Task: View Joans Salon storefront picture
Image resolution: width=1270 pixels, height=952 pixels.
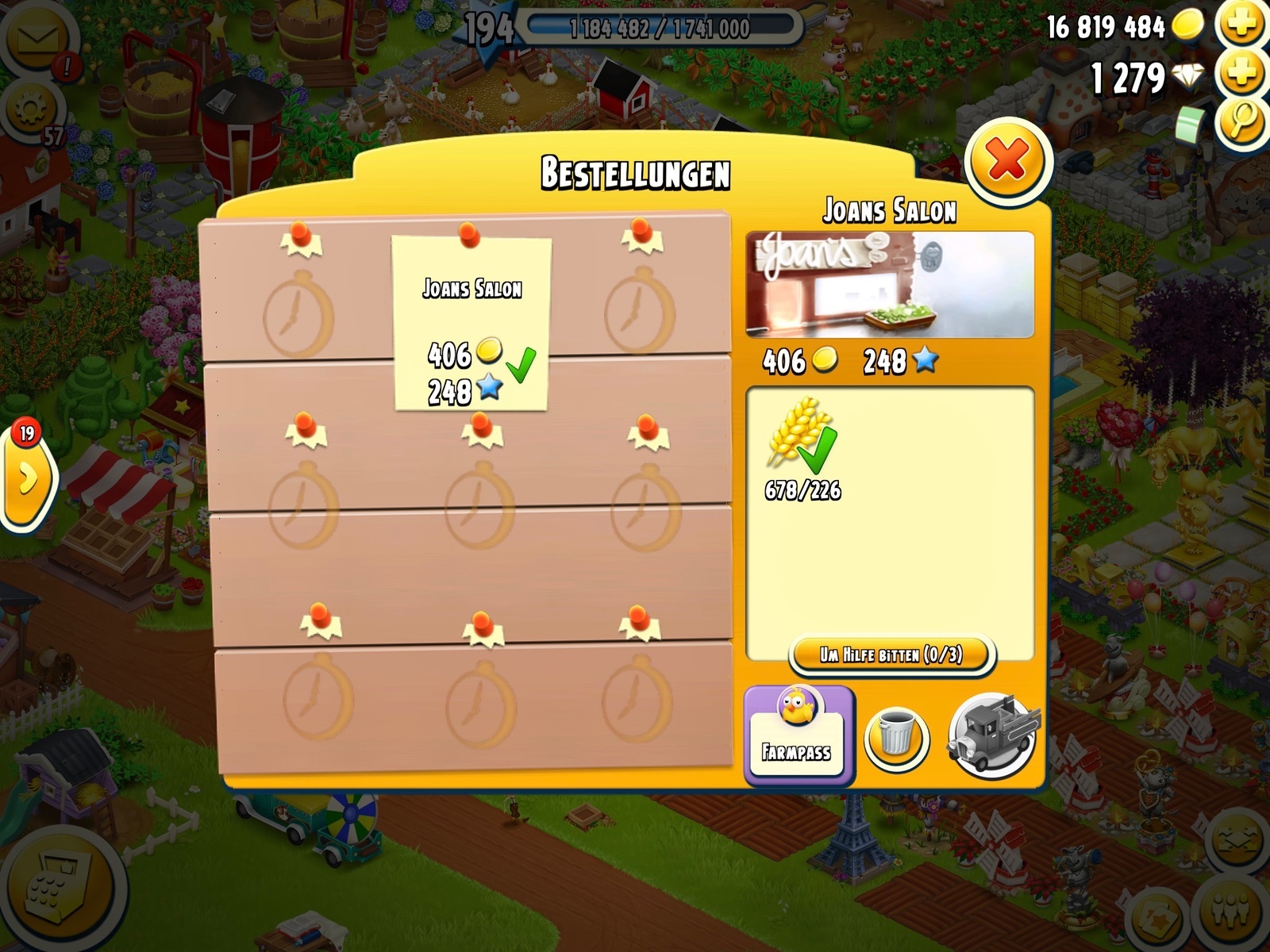Action: click(890, 285)
